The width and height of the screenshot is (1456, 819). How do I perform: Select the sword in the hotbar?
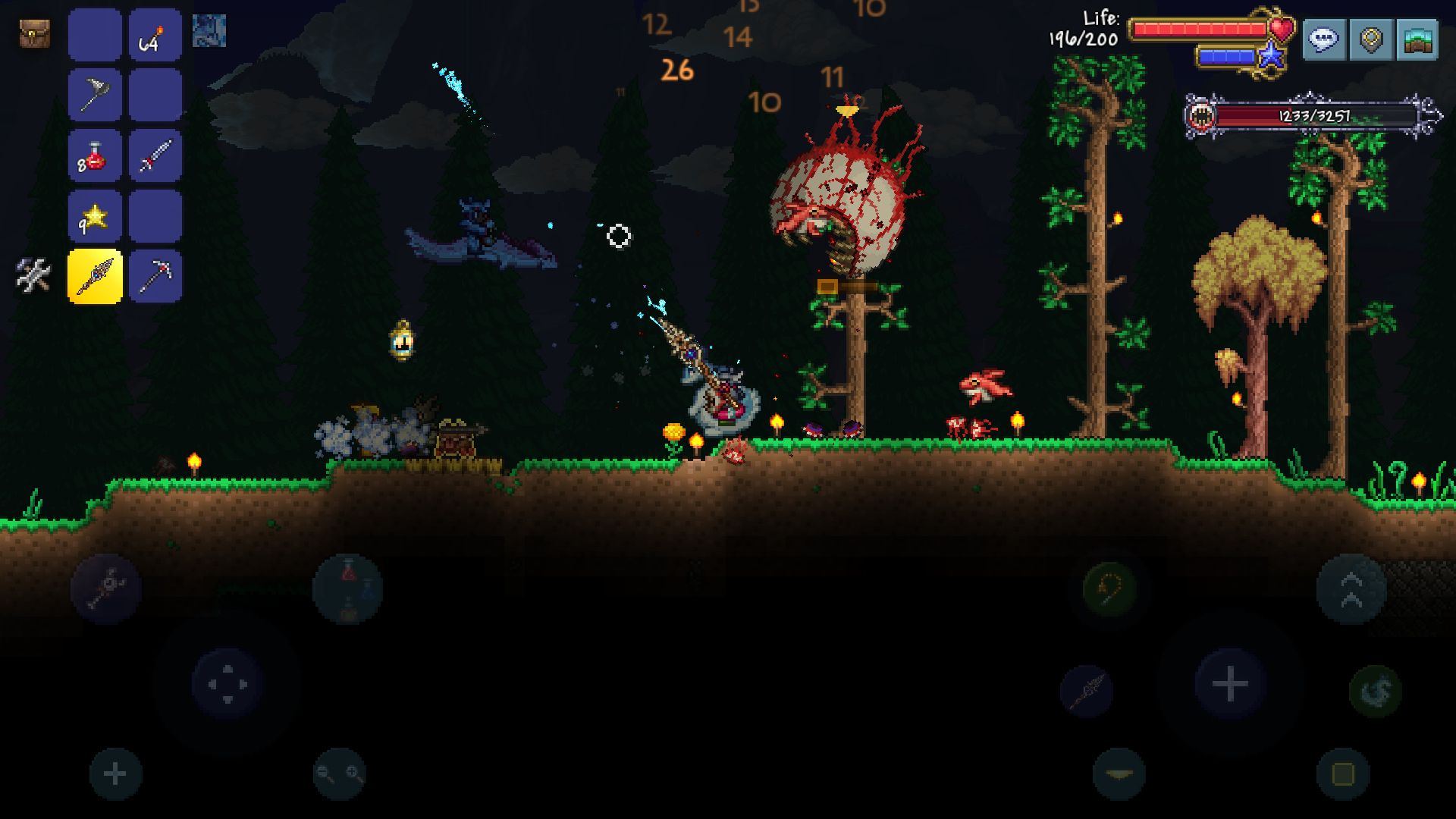pyautogui.click(x=155, y=155)
